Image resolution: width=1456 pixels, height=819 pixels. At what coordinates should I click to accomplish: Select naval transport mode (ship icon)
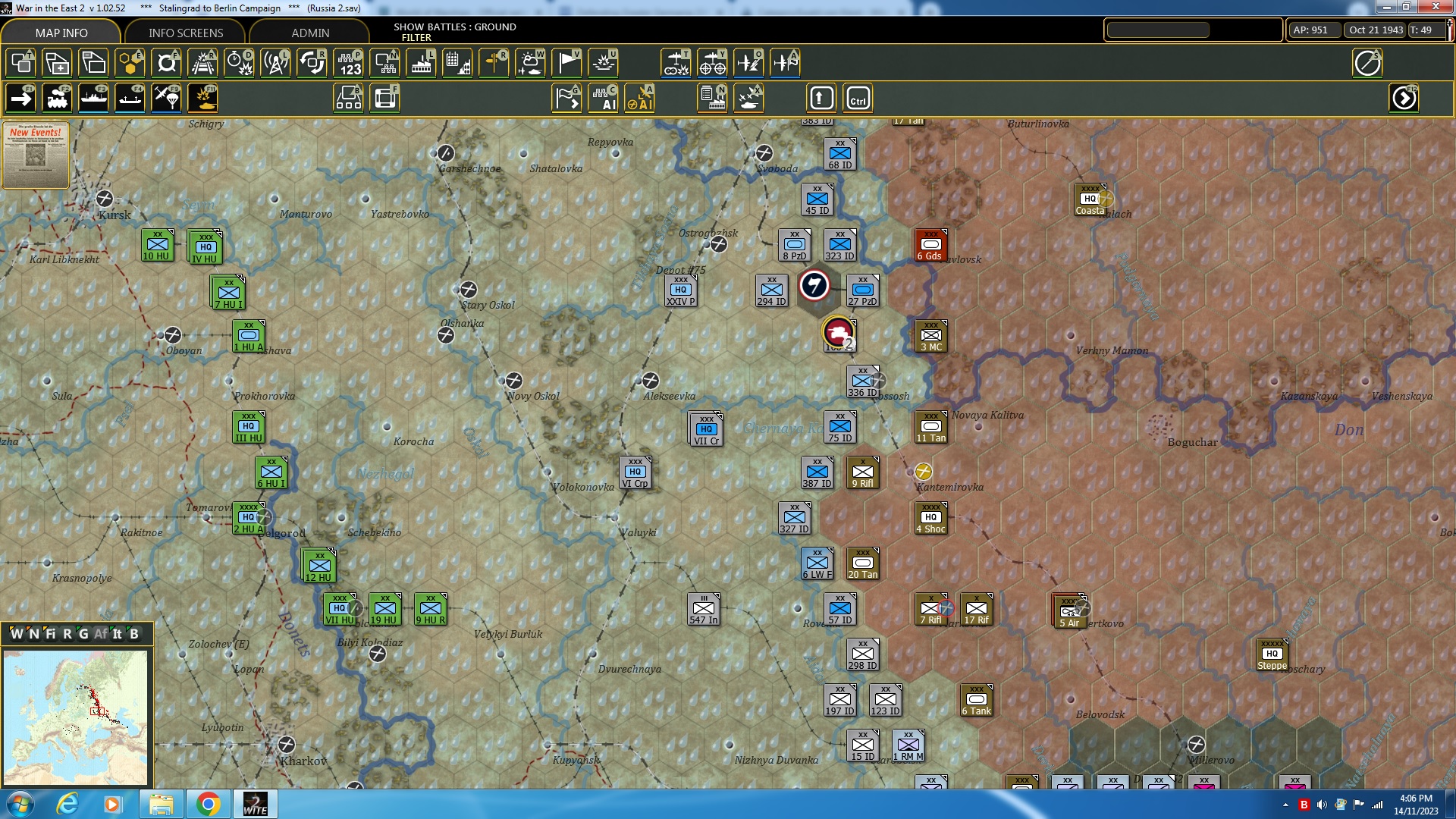[93, 97]
